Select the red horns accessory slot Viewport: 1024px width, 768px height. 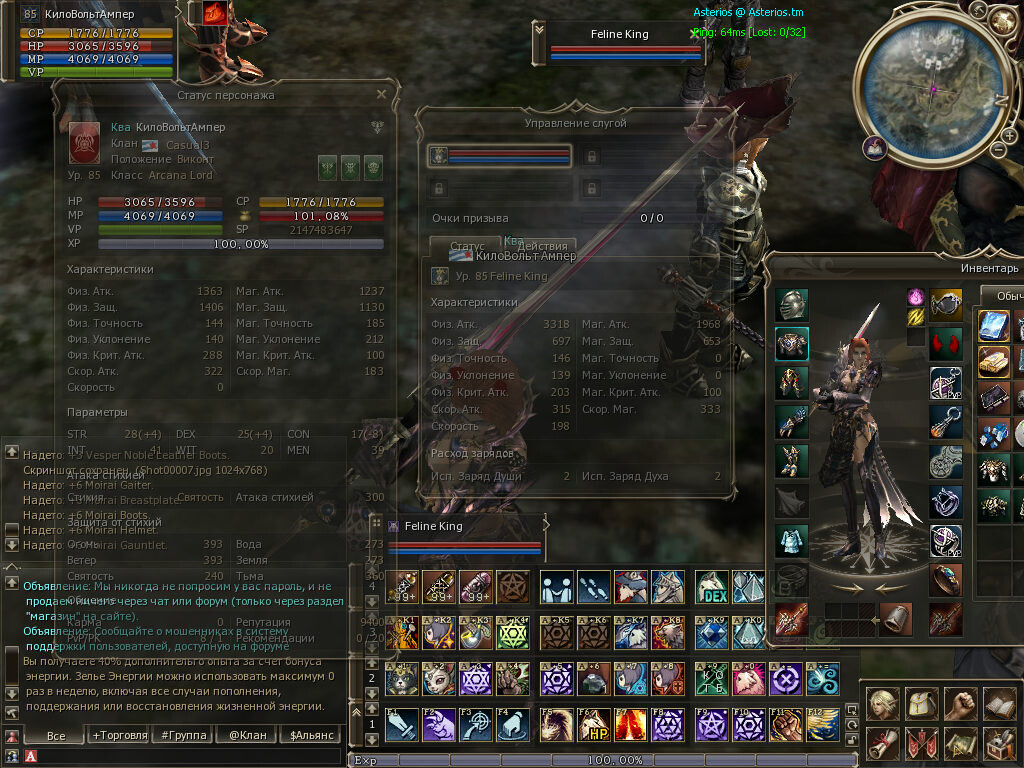coord(946,343)
